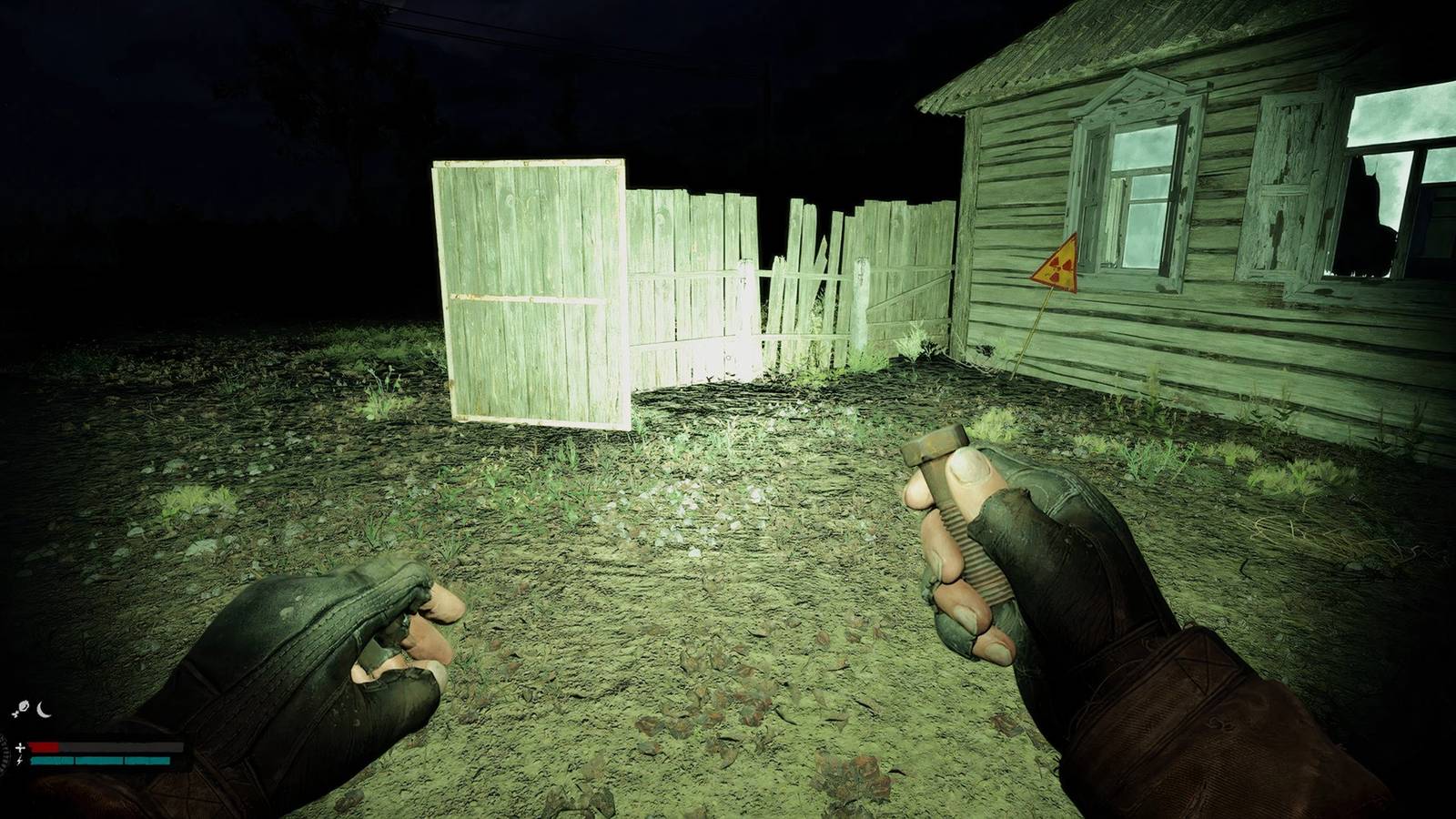The height and width of the screenshot is (819, 1456).
Task: Click the health cross icon
Action: click(x=21, y=748)
